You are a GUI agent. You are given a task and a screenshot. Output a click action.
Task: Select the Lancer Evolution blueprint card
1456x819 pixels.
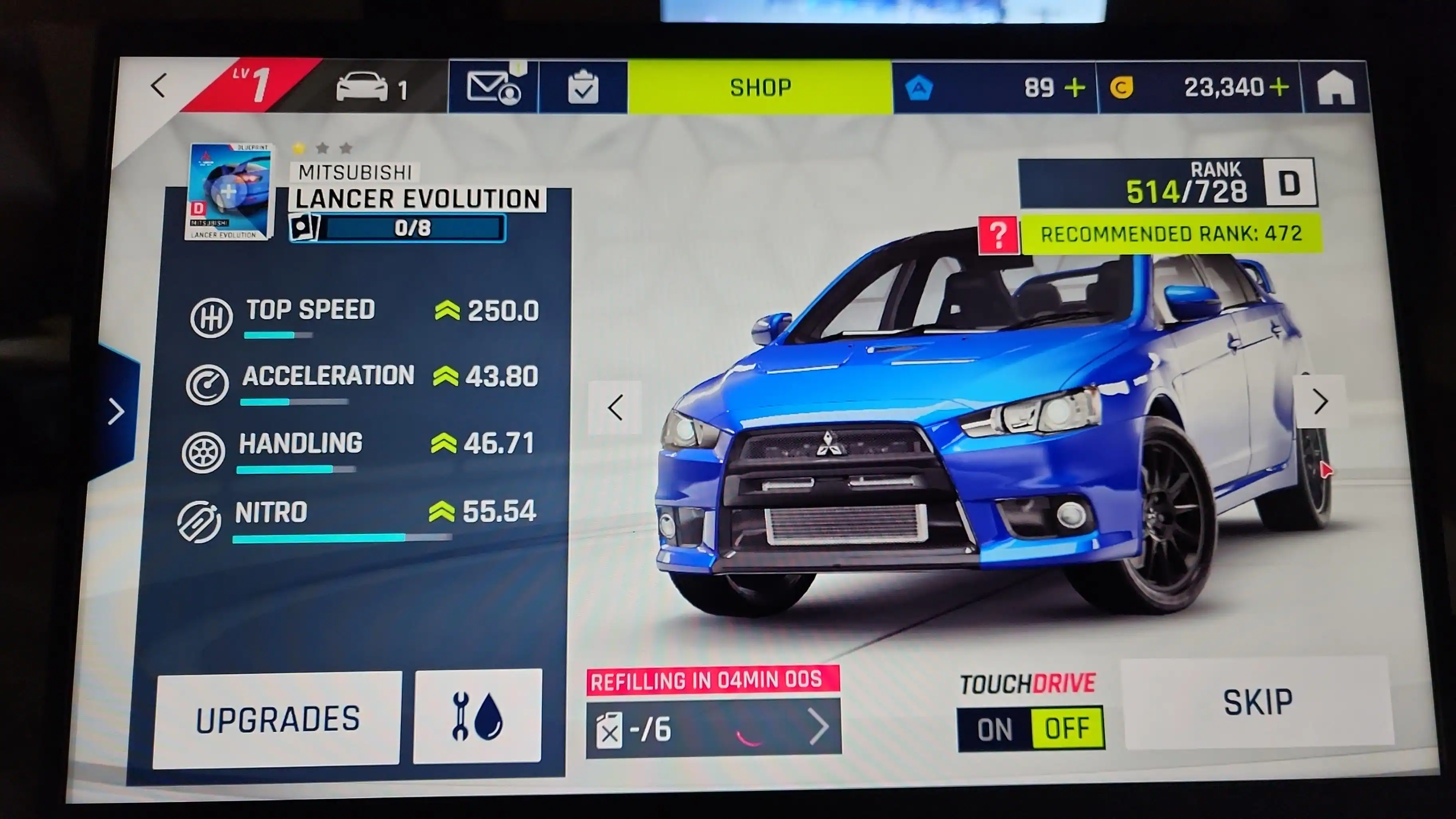(x=229, y=192)
